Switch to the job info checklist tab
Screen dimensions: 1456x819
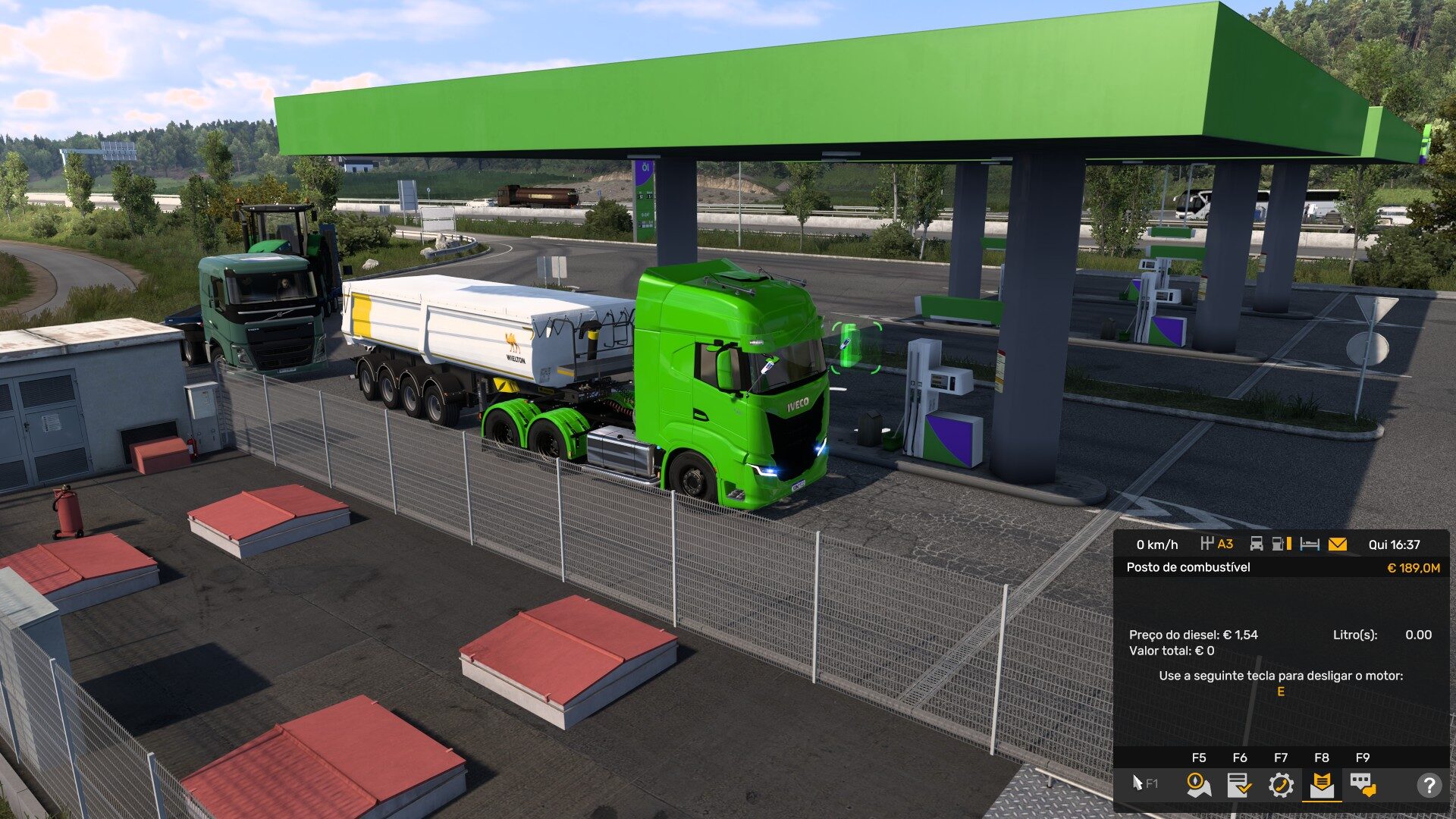coord(1239,785)
